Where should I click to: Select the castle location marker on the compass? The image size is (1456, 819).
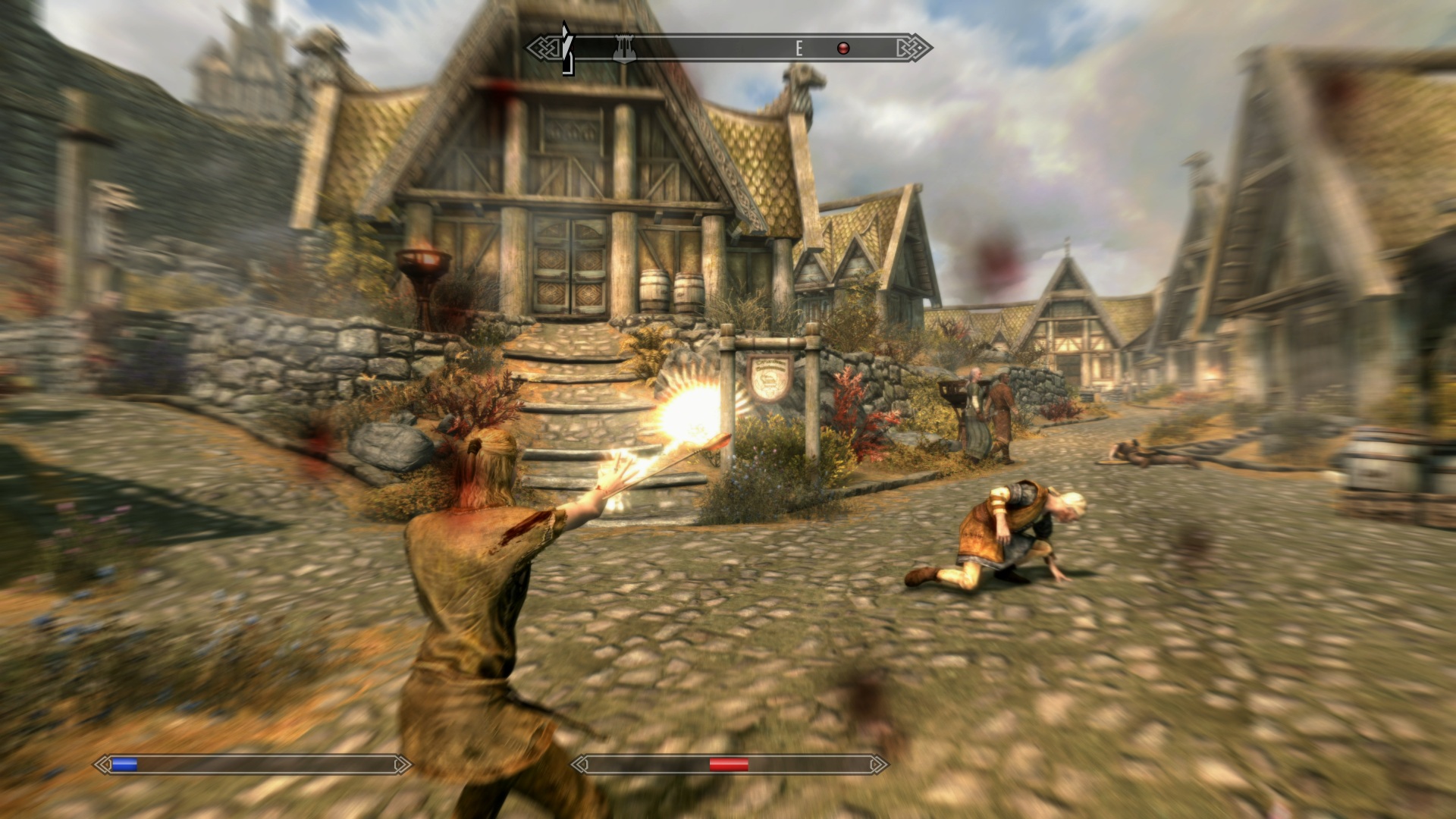point(624,48)
